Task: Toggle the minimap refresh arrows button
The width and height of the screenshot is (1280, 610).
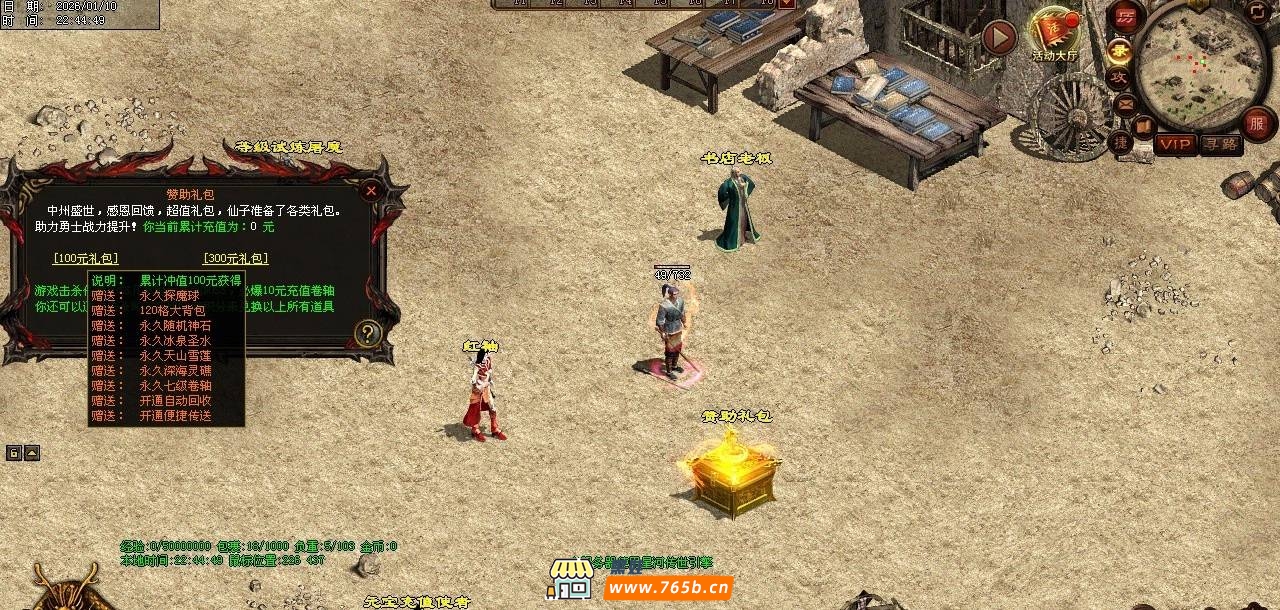Action: [1258, 11]
